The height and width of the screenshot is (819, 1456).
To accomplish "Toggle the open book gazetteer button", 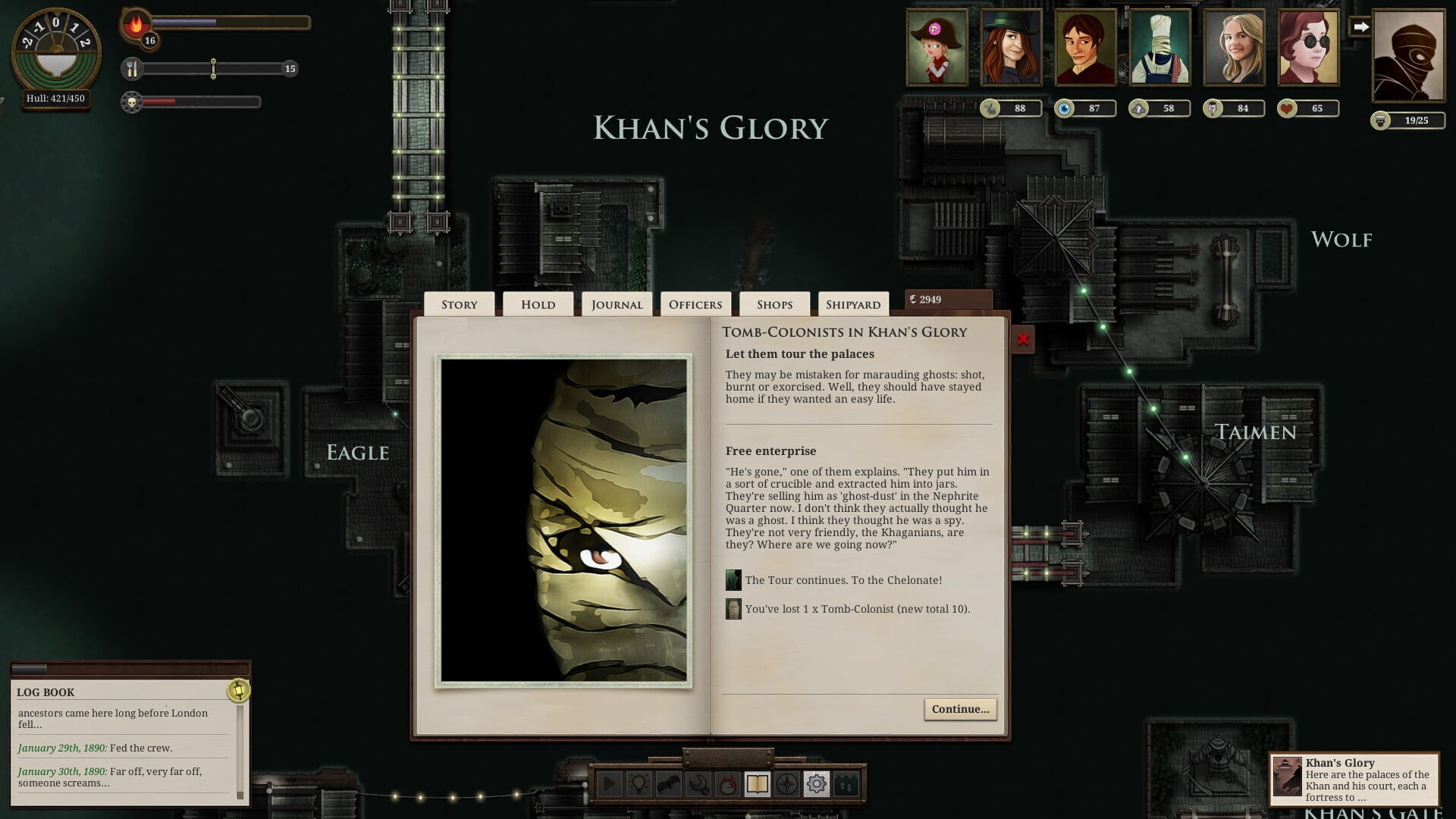I will (x=758, y=783).
